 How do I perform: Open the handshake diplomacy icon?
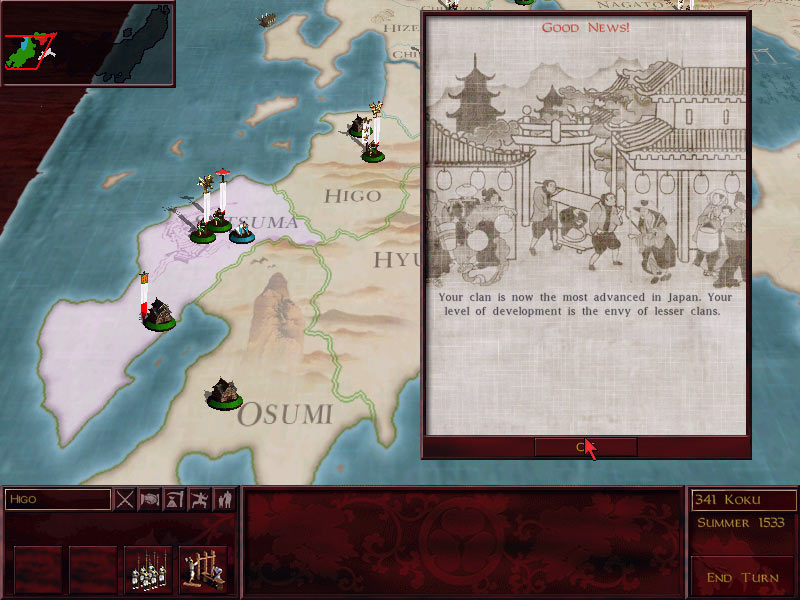(x=150, y=499)
